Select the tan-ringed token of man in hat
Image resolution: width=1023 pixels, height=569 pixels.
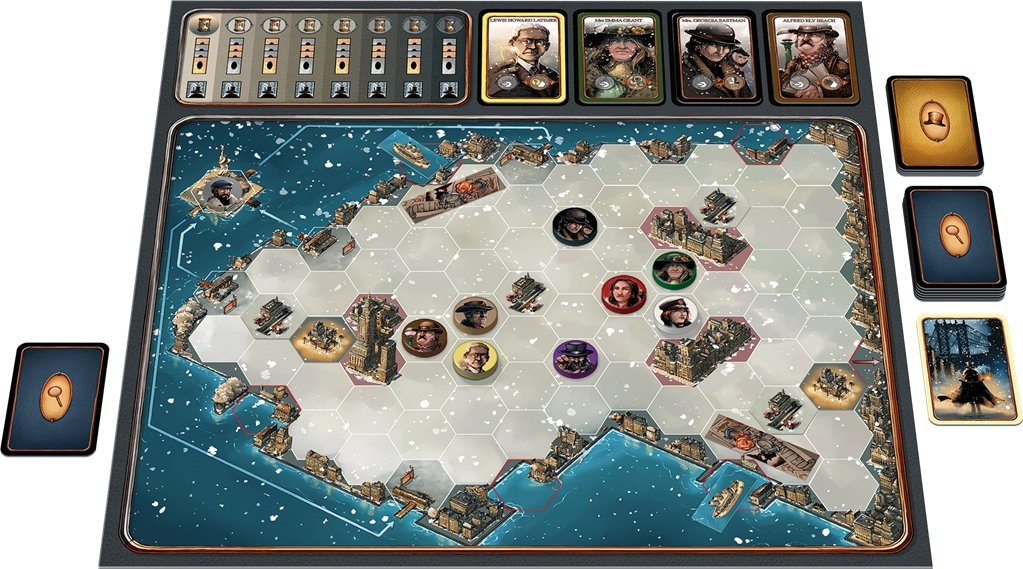click(473, 314)
